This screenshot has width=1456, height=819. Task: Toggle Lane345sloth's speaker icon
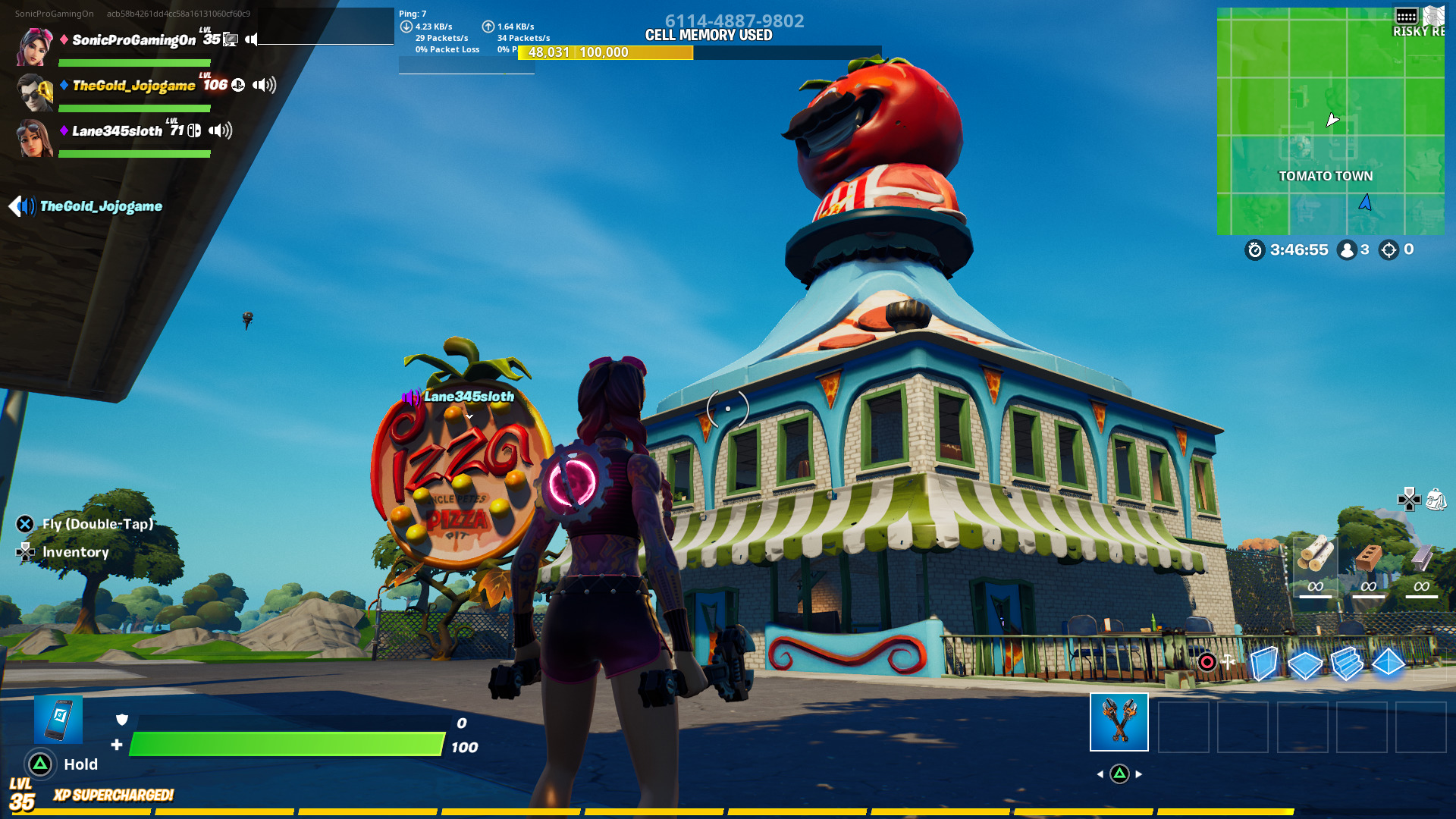pos(221,130)
